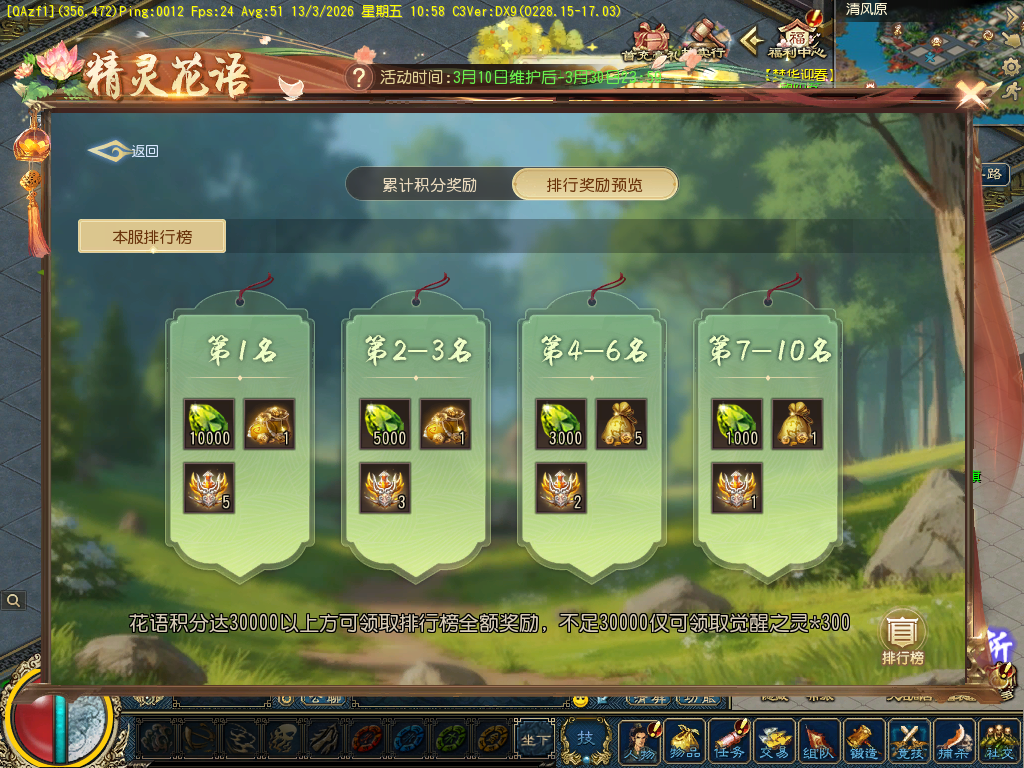The image size is (1024, 768).
Task: Go back using the 返回 button
Action: (x=125, y=151)
